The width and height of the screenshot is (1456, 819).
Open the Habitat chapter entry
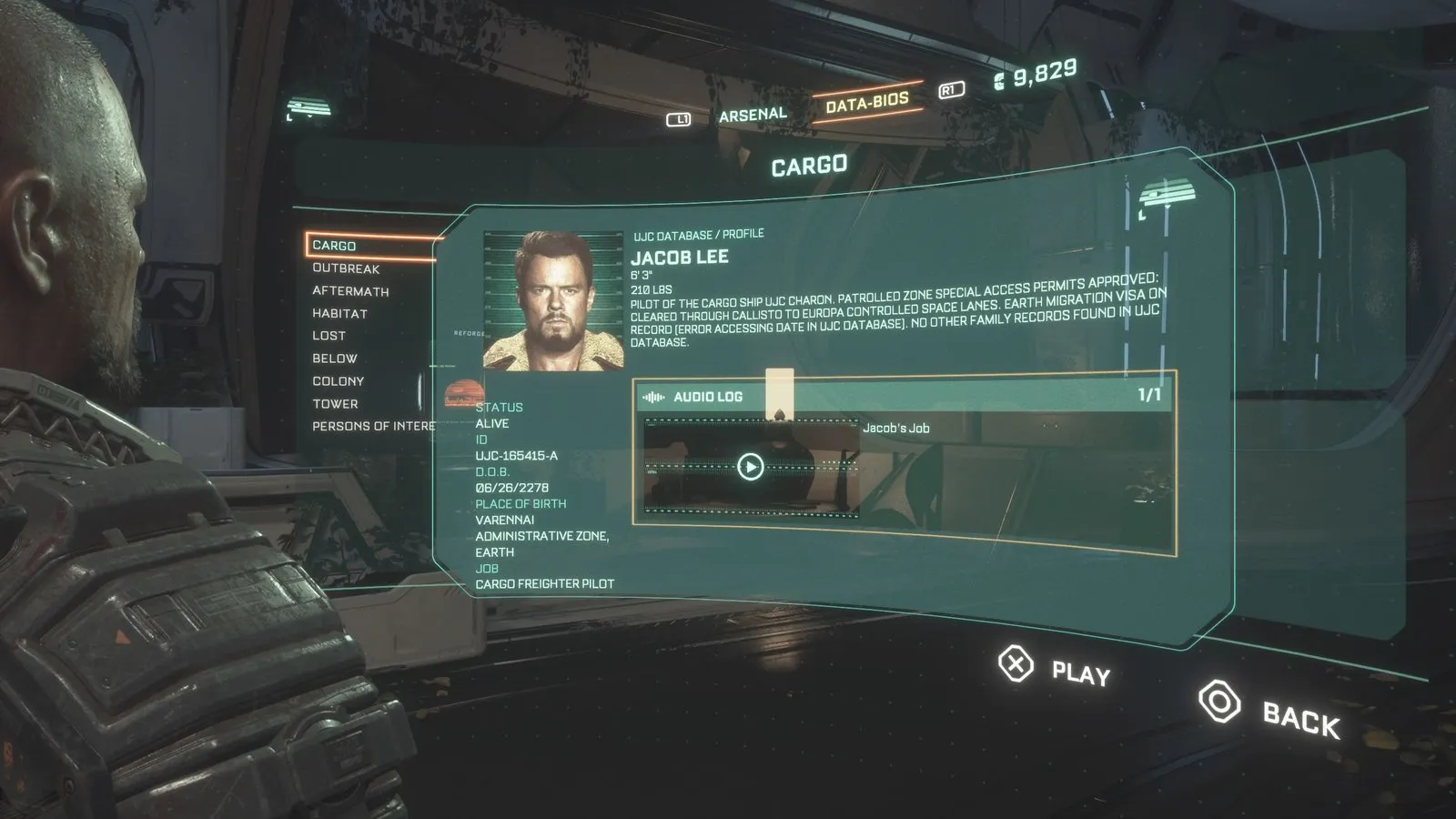pyautogui.click(x=339, y=313)
